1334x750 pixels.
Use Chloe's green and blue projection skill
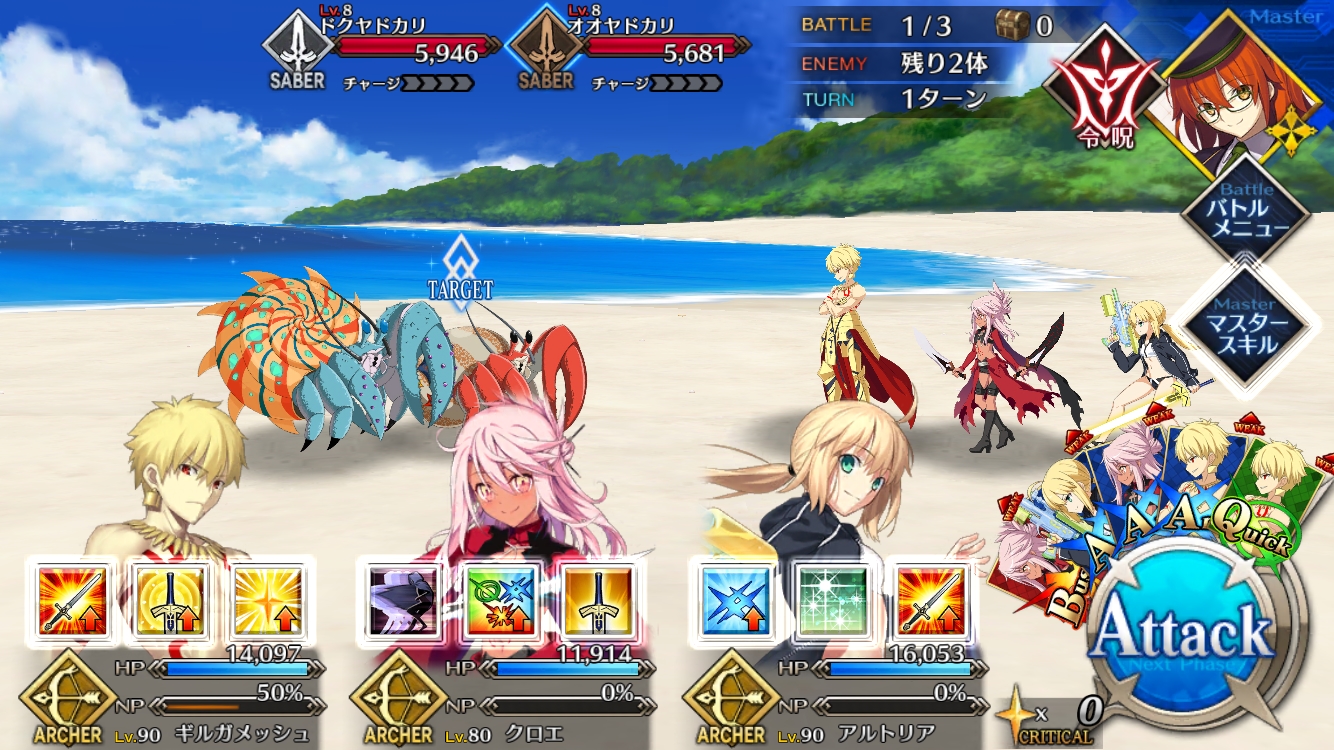pyautogui.click(x=500, y=600)
